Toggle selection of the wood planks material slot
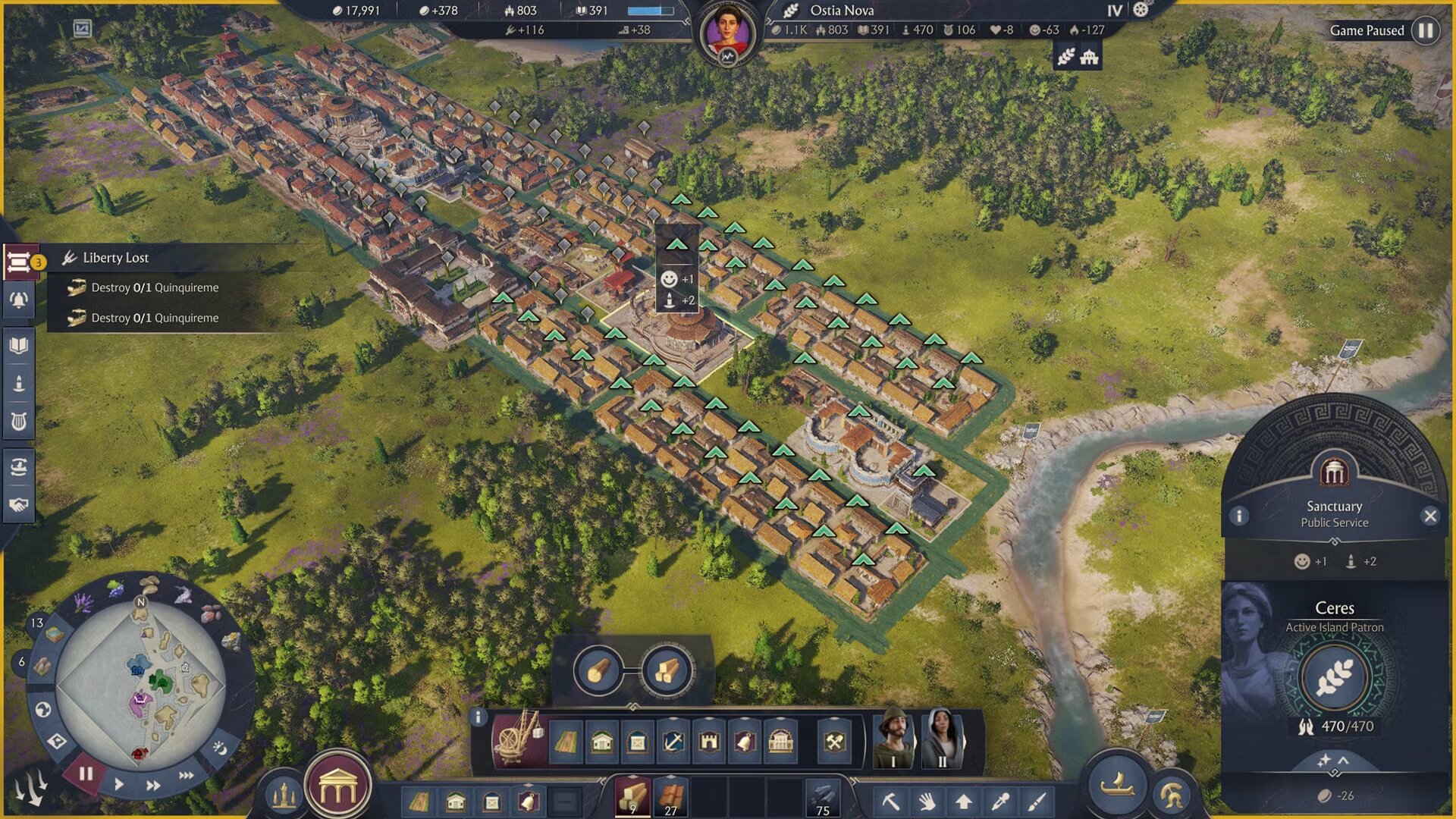 [x=632, y=796]
